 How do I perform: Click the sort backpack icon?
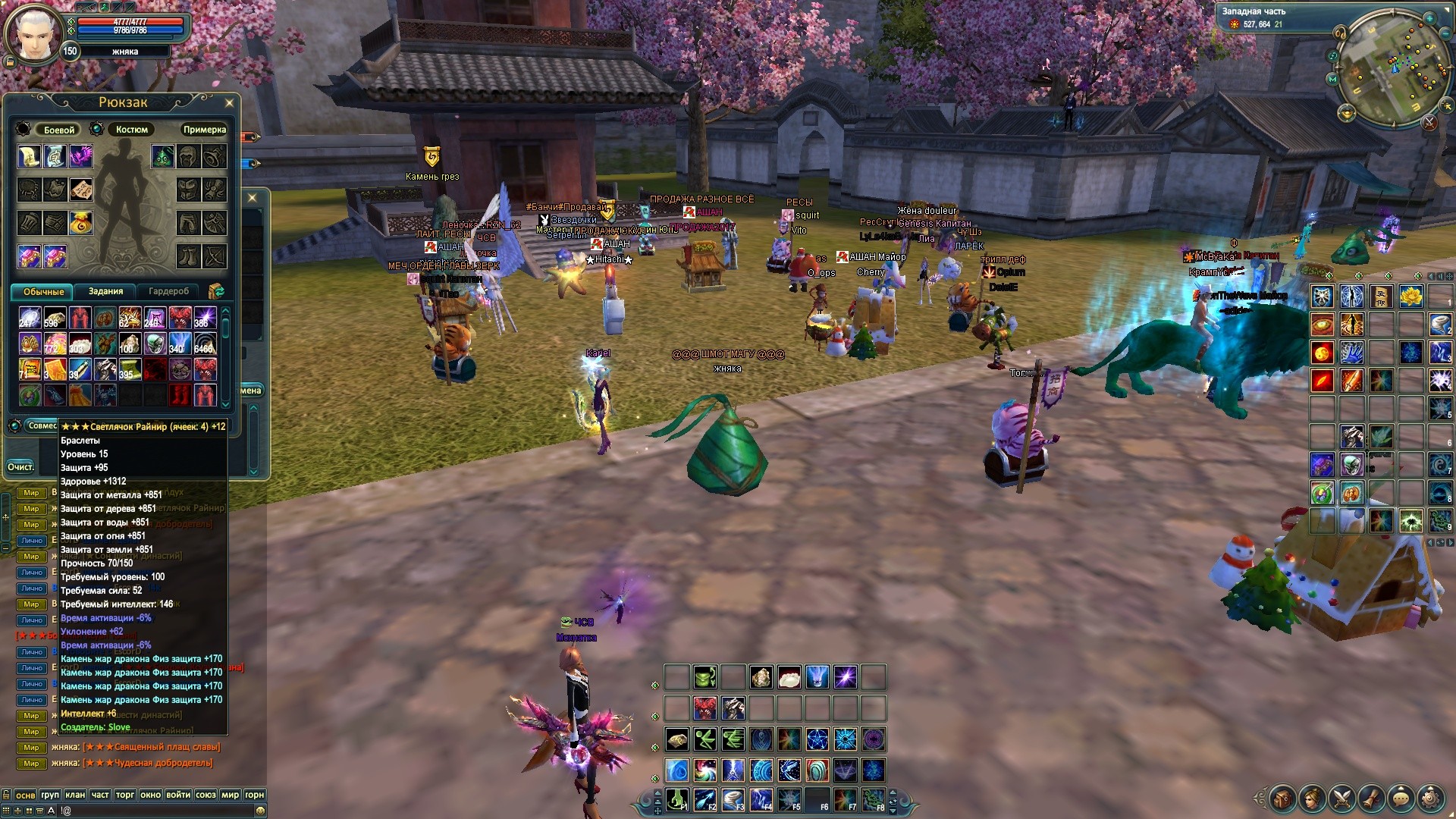216,291
